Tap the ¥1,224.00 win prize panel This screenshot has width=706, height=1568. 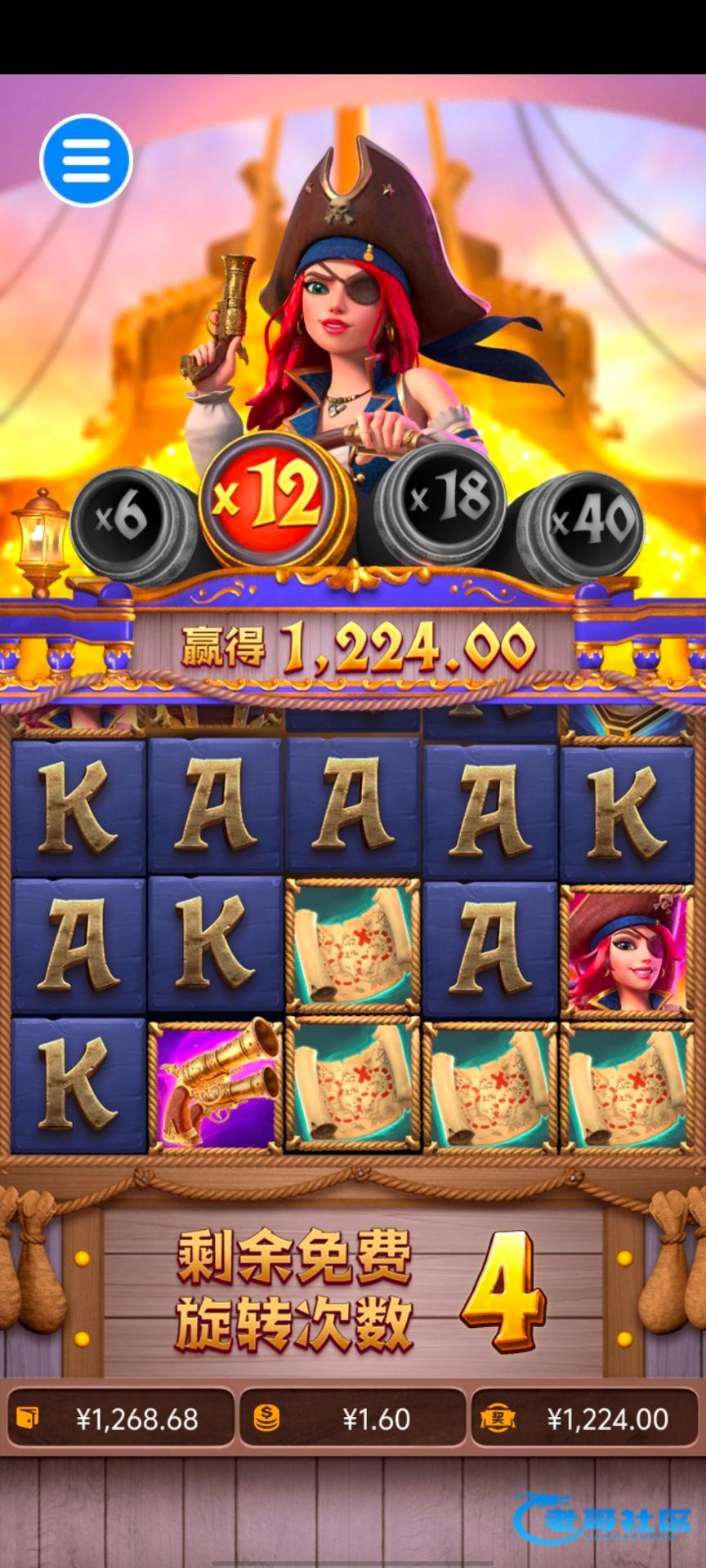586,1419
